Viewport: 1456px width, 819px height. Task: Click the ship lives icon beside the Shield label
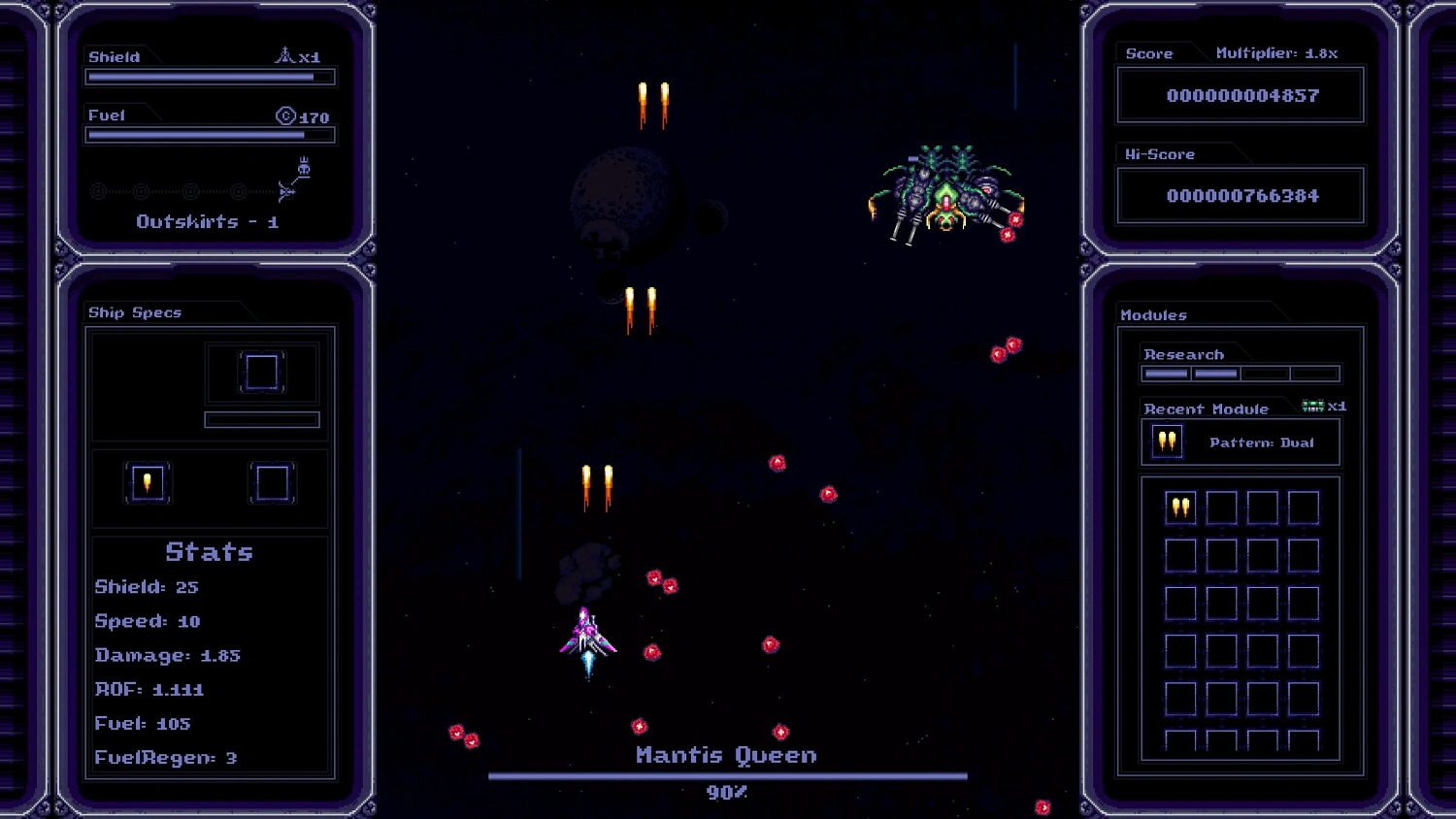coord(286,55)
